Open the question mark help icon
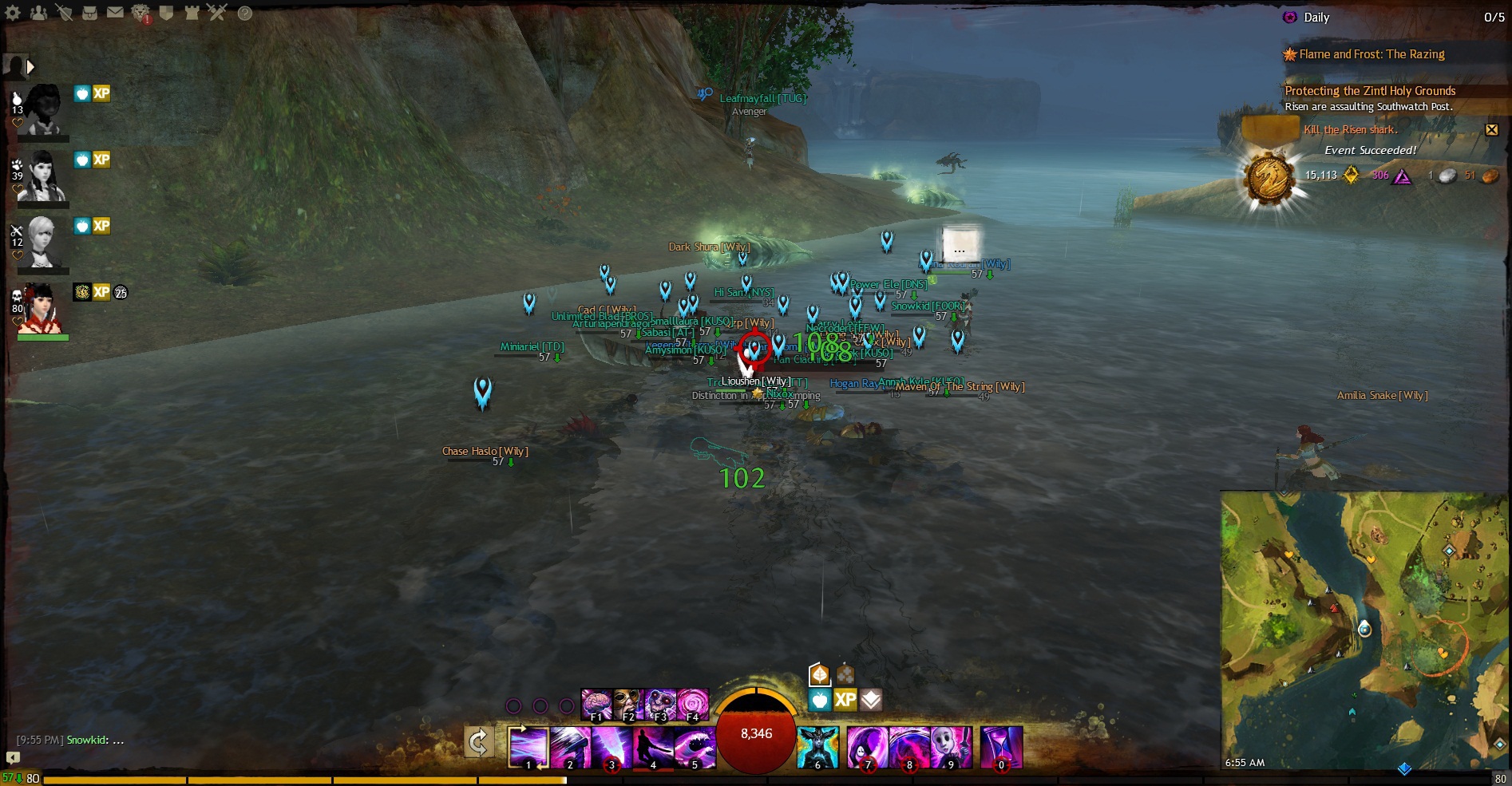Viewport: 1512px width, 786px height. tap(245, 13)
